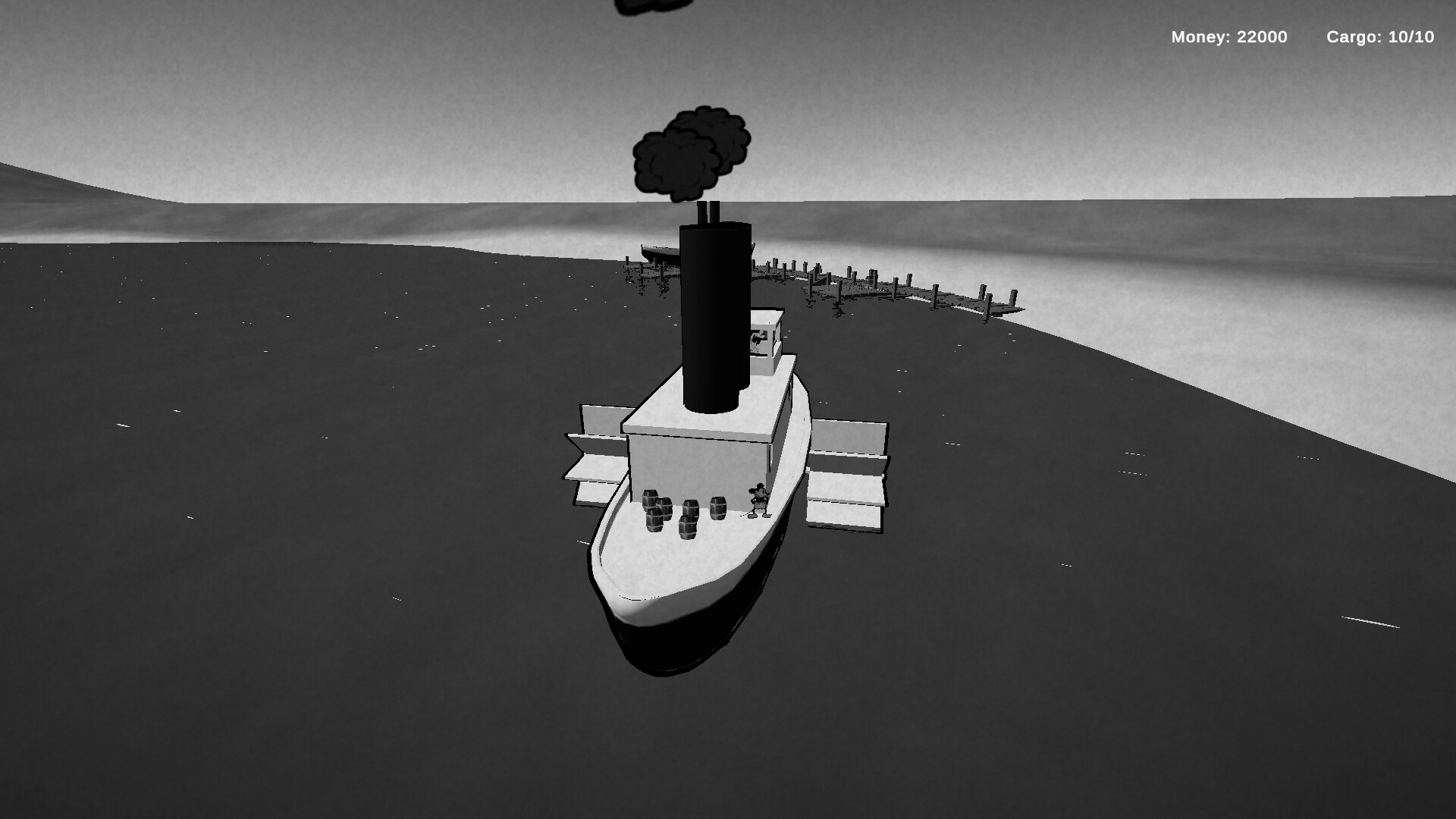
Task: Click the smoke cloud above the funnel
Action: click(690, 152)
